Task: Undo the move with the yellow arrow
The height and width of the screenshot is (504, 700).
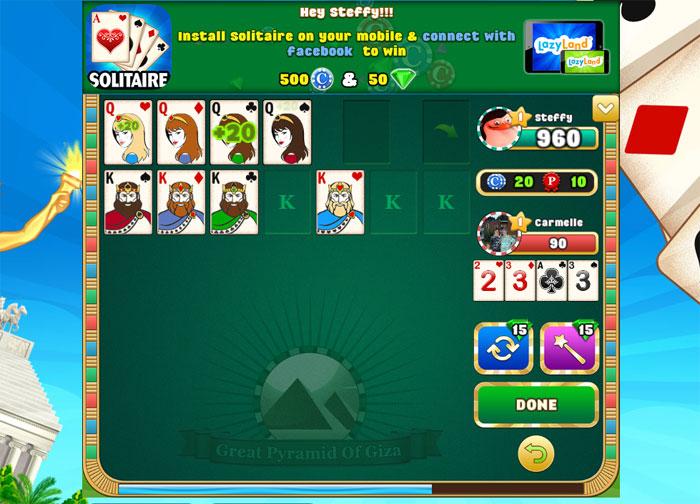Action: 536,456
